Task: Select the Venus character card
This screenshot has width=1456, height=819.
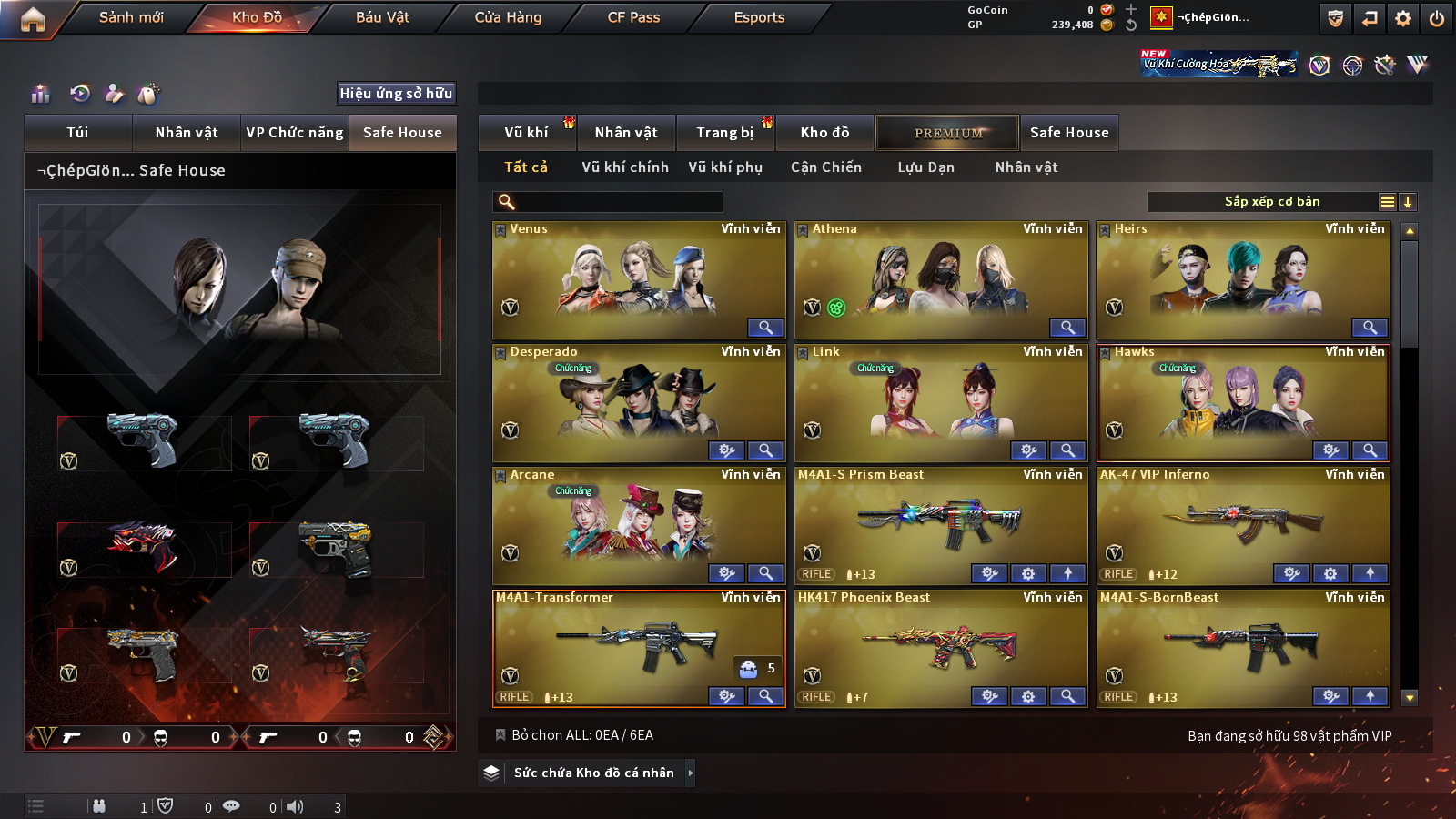Action: point(638,280)
